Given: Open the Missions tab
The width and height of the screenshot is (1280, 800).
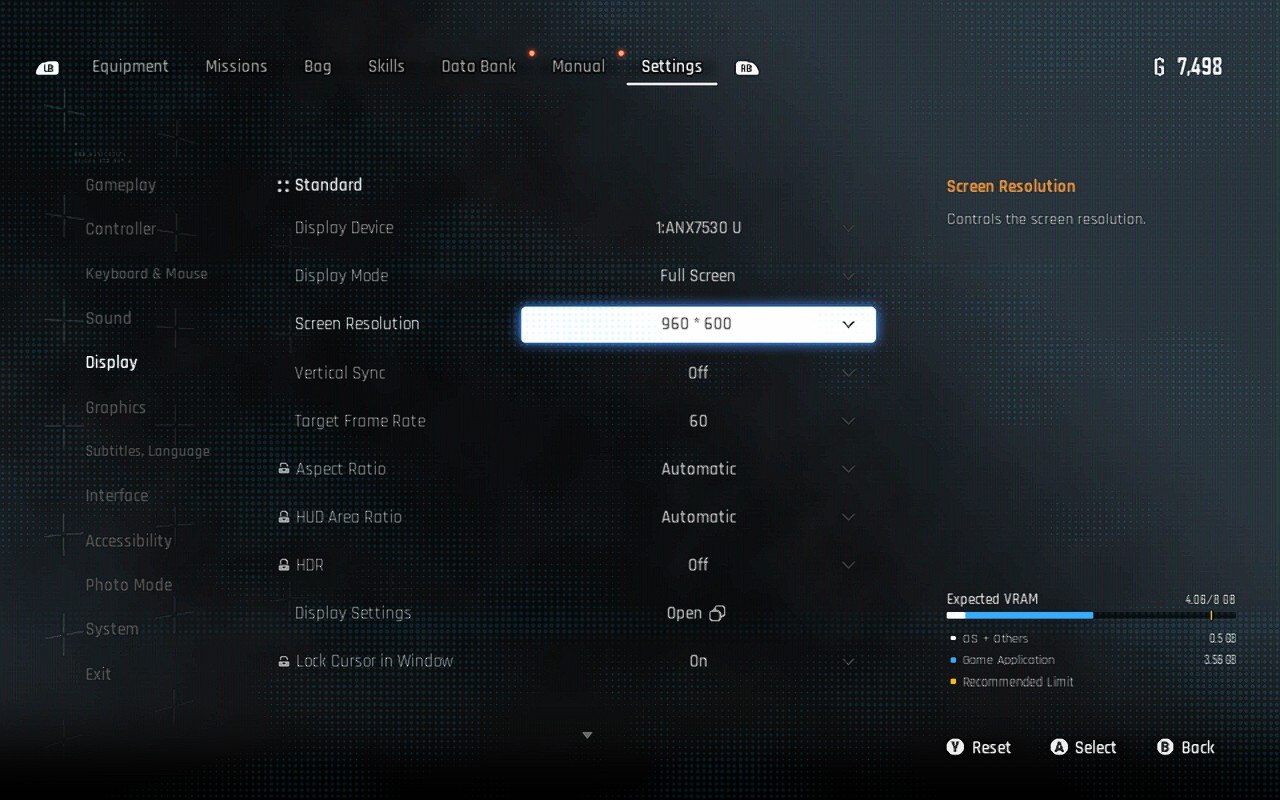Looking at the screenshot, I should 236,67.
